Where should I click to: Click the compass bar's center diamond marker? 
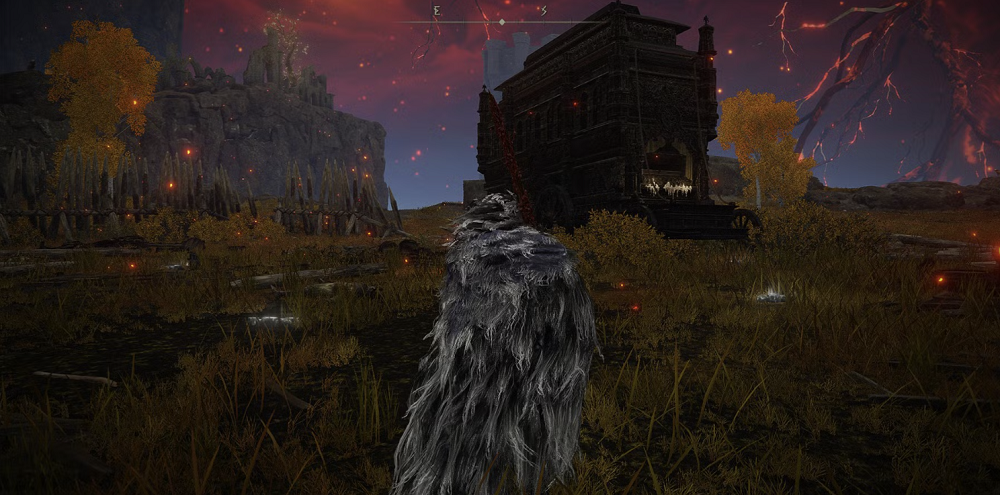[501, 21]
